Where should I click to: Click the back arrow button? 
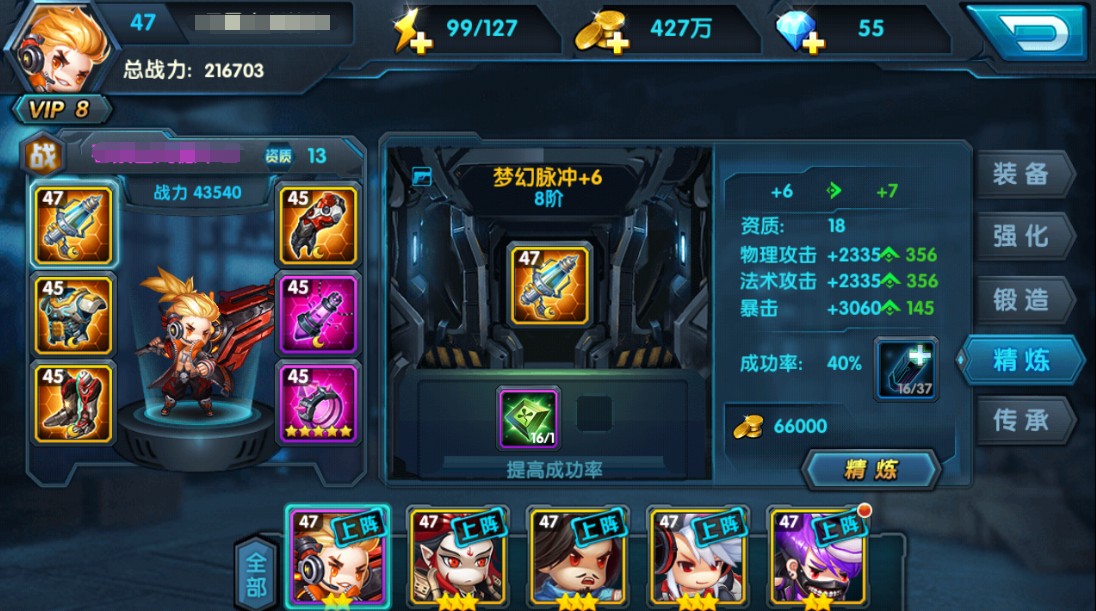pyautogui.click(x=1025, y=32)
